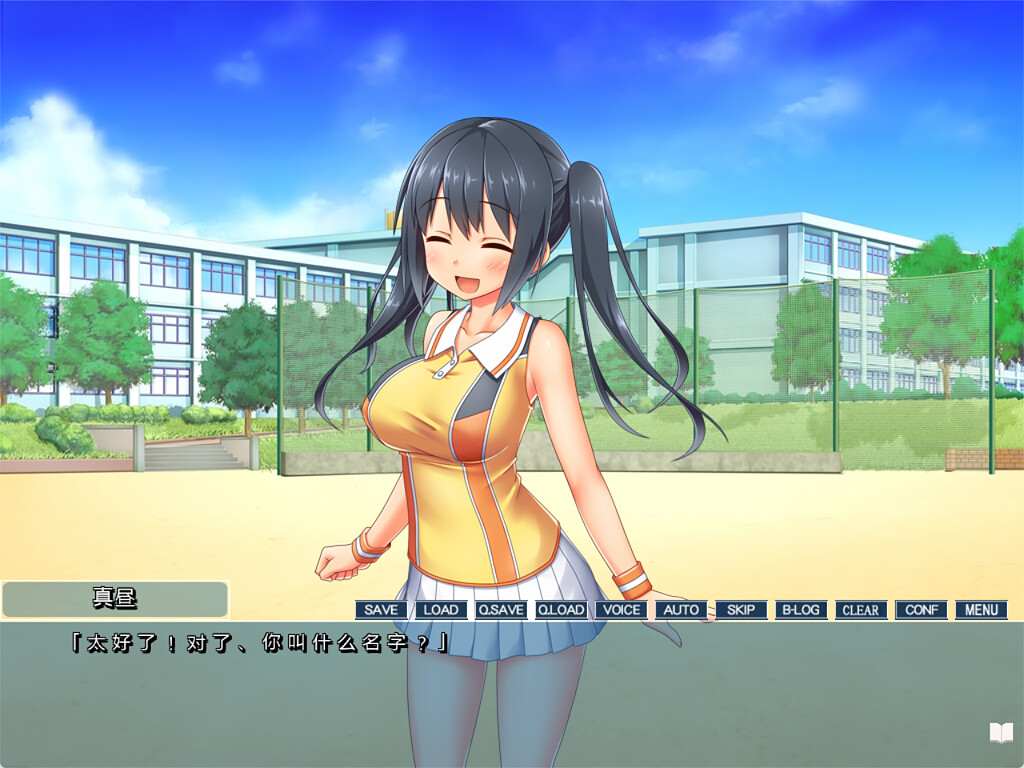Screen dimensions: 1024x768
Task: Open the LOAD menu
Action: click(x=441, y=610)
